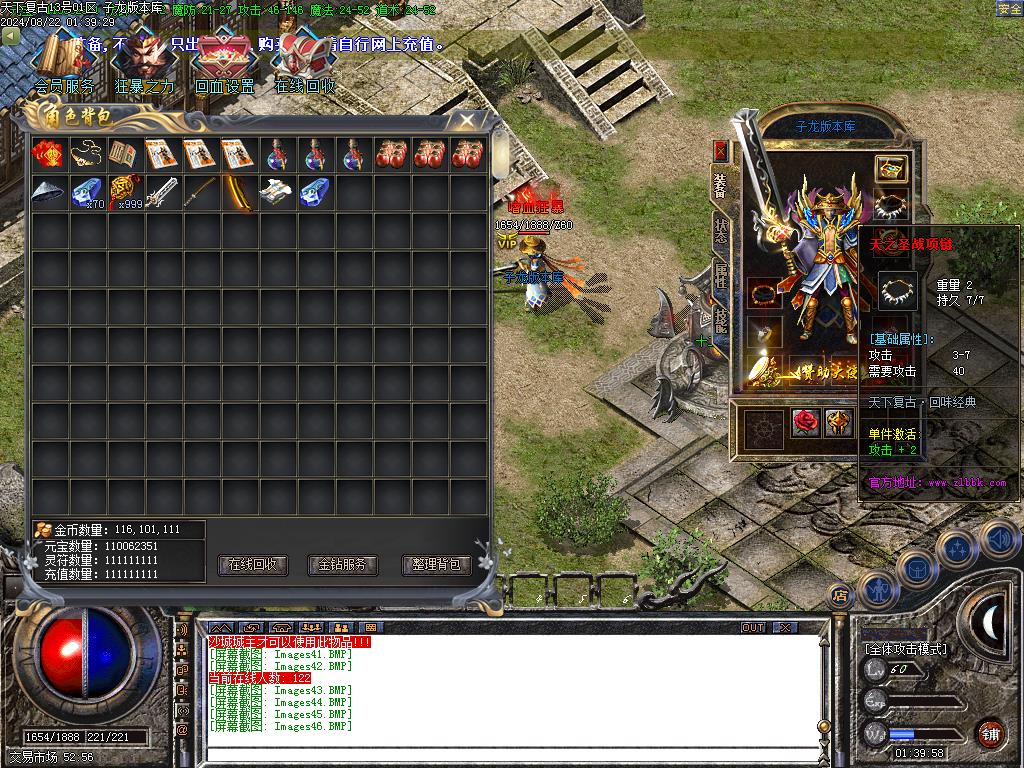Select the item stack marked x999
The height and width of the screenshot is (768, 1024).
125,192
